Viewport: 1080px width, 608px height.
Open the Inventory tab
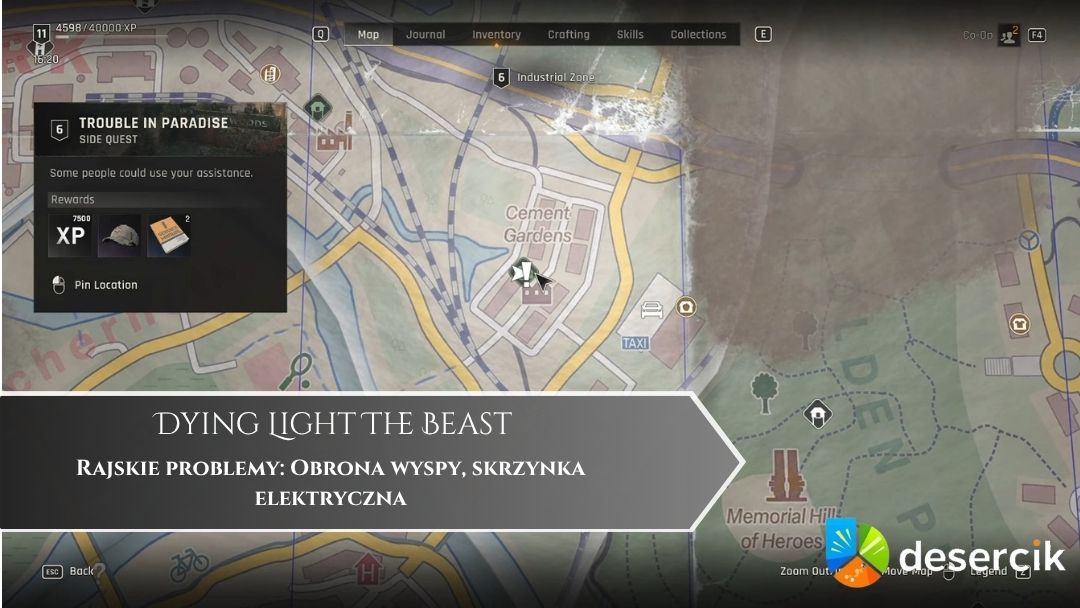pyautogui.click(x=496, y=34)
